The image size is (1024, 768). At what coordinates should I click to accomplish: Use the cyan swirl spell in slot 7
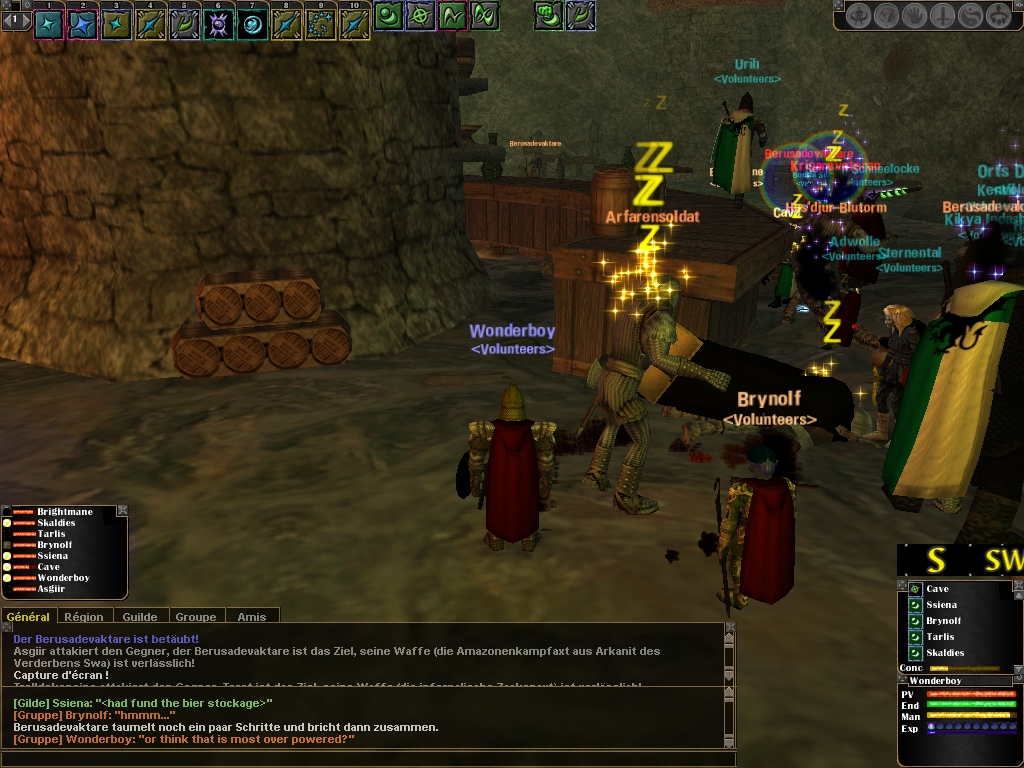tap(252, 24)
